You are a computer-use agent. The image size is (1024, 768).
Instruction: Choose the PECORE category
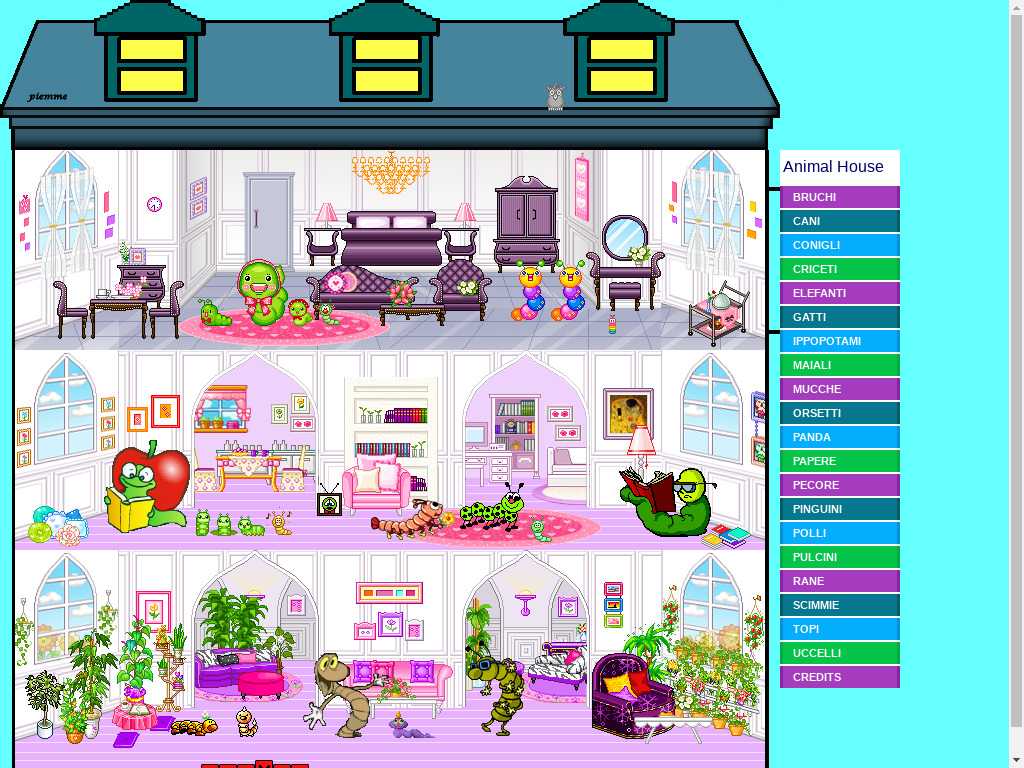839,485
